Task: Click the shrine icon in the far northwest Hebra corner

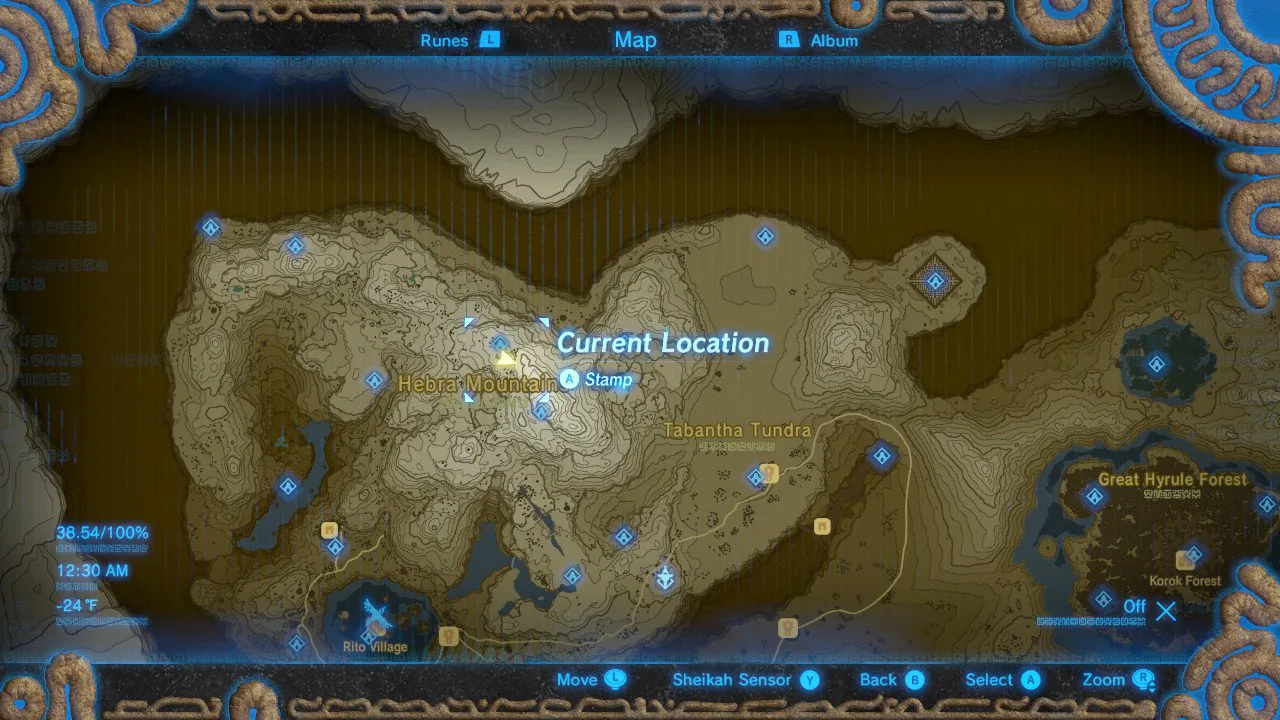Action: pos(210,226)
